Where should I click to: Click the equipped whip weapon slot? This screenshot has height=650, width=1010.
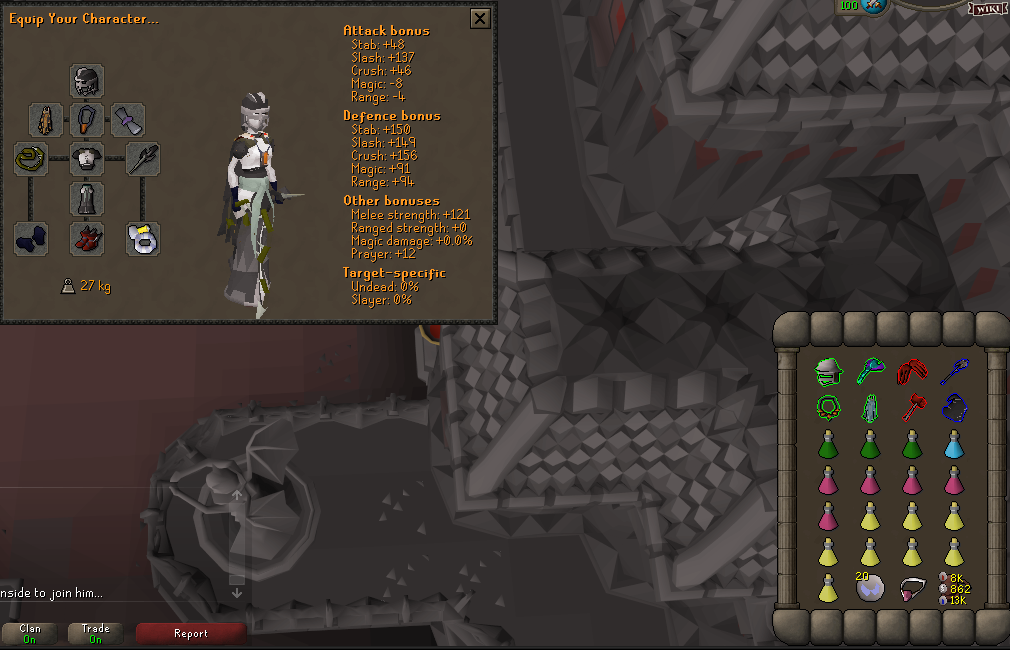tap(31, 159)
